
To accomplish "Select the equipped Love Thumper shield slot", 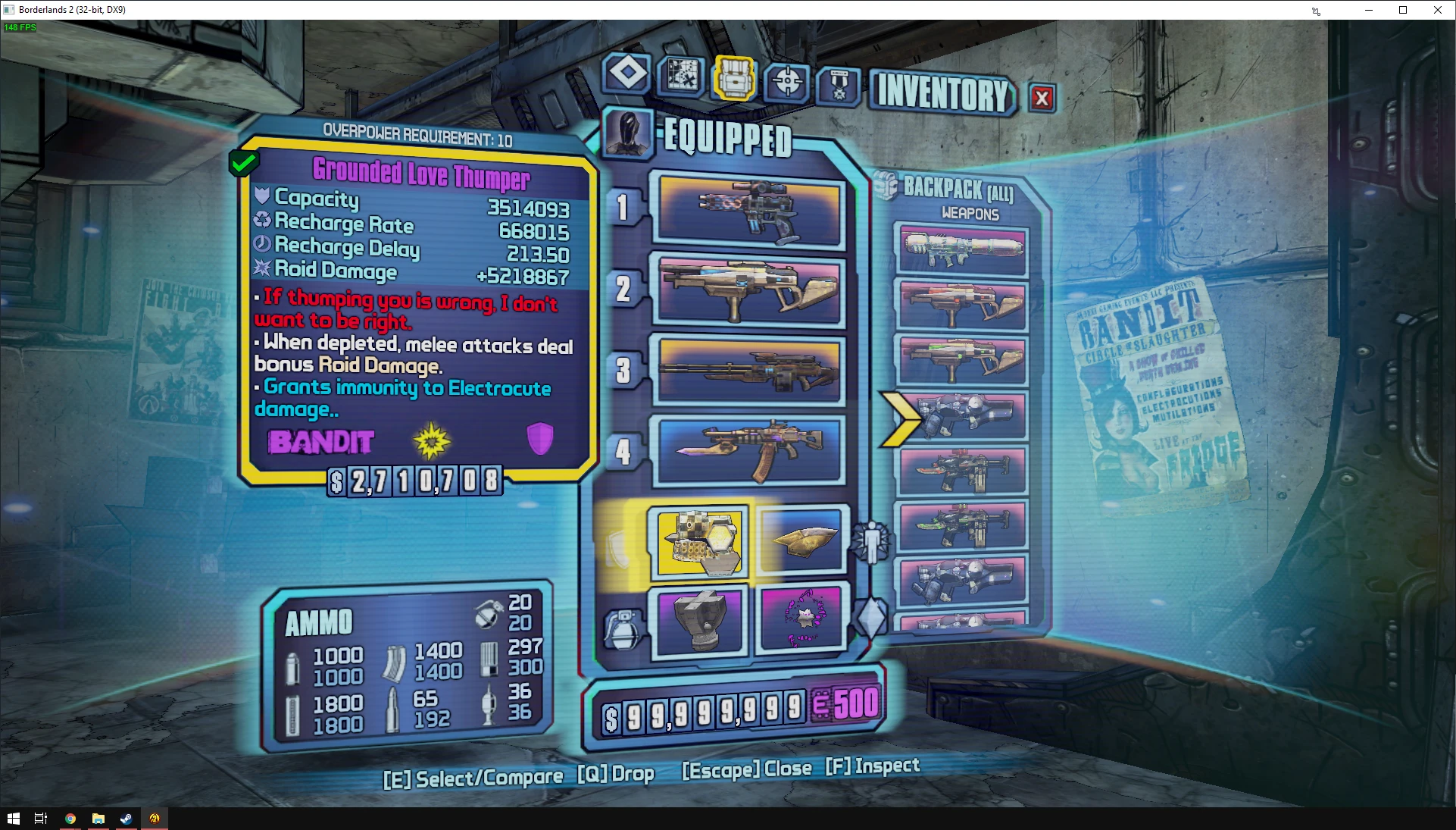I will pyautogui.click(x=701, y=541).
